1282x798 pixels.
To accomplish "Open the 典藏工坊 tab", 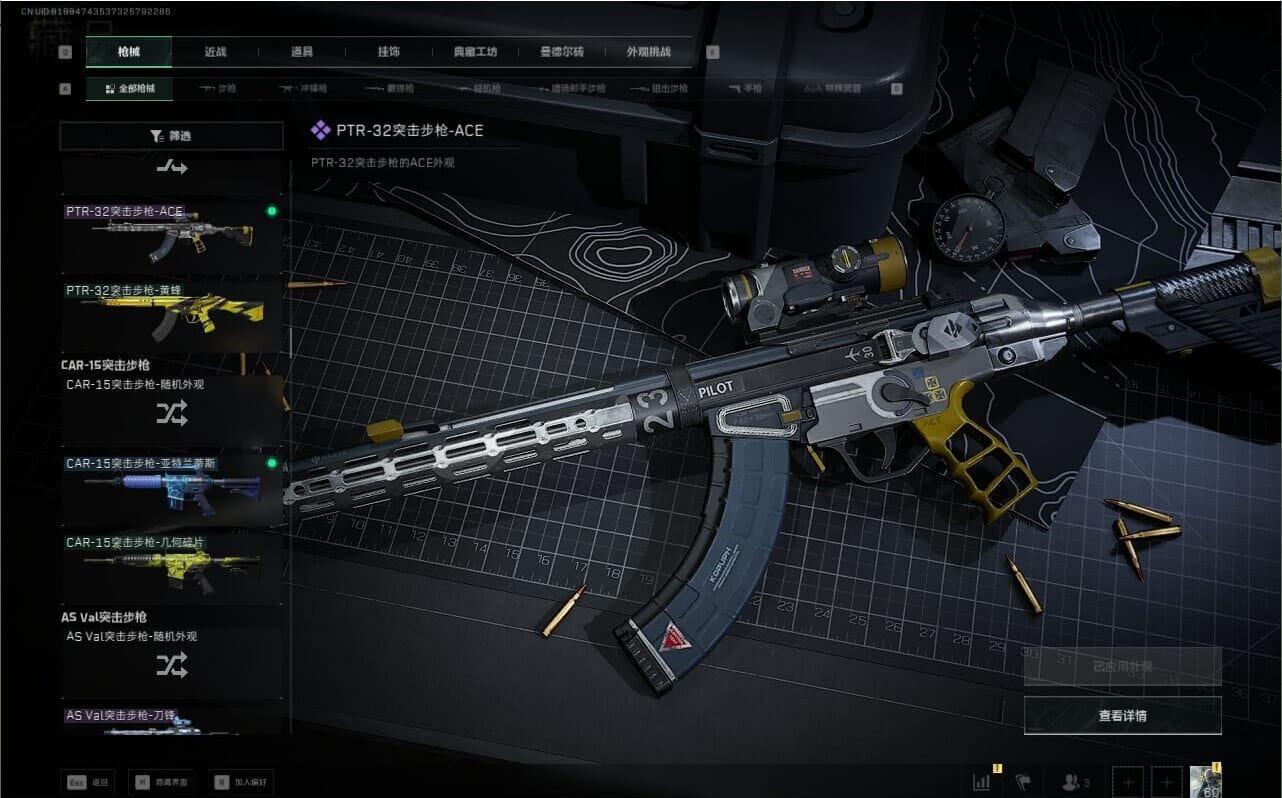I will [x=475, y=52].
